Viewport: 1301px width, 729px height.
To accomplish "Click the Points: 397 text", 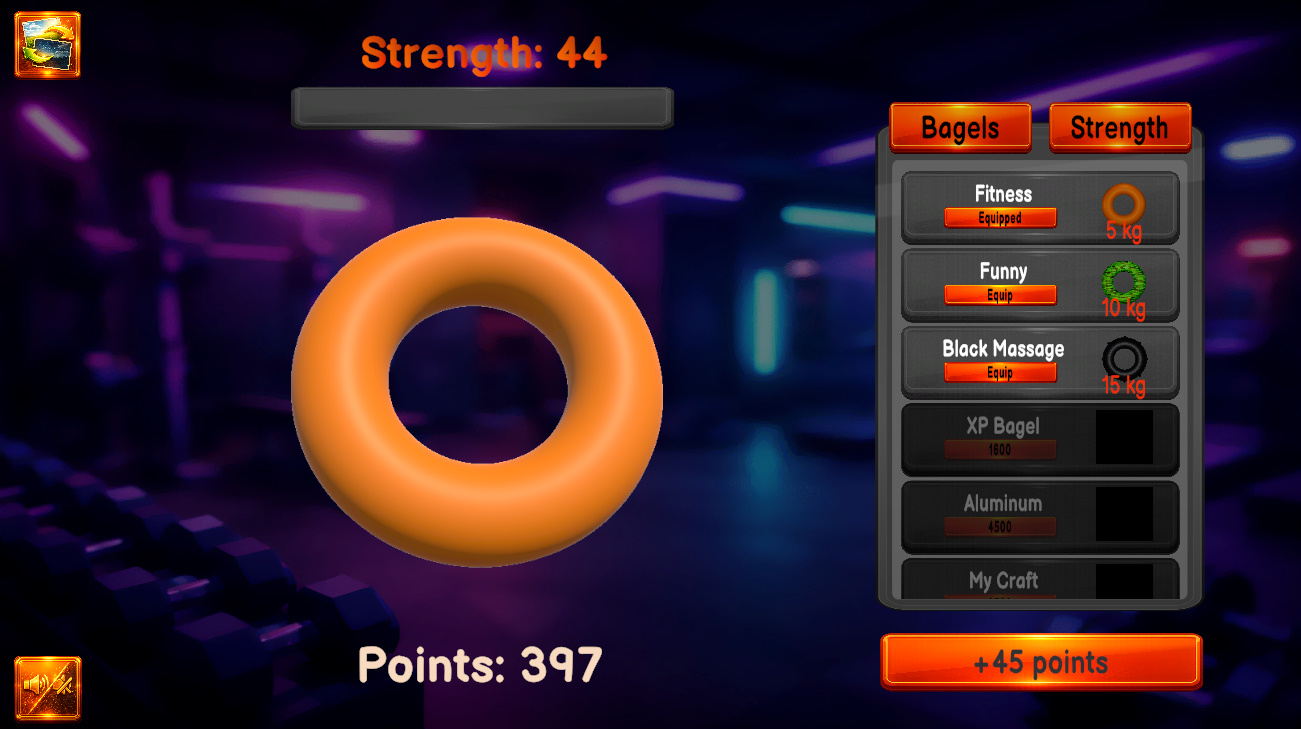I will coord(480,663).
